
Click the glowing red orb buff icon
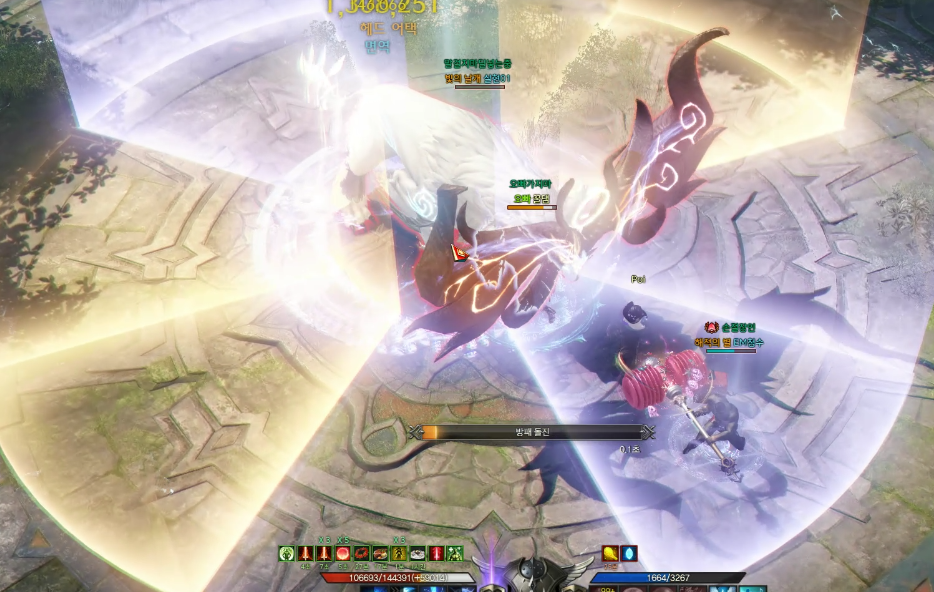(343, 553)
